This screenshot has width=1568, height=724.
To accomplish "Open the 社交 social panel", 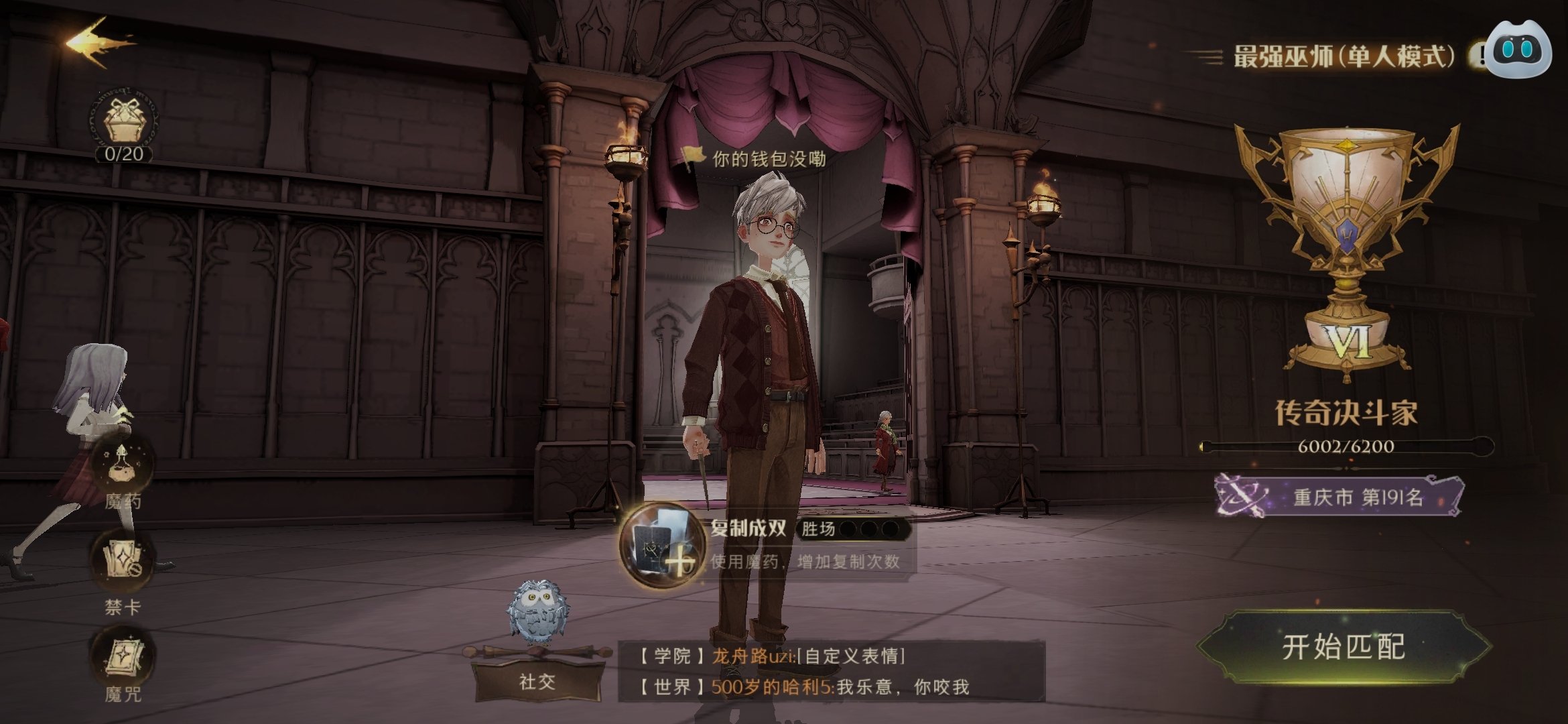I will click(537, 680).
